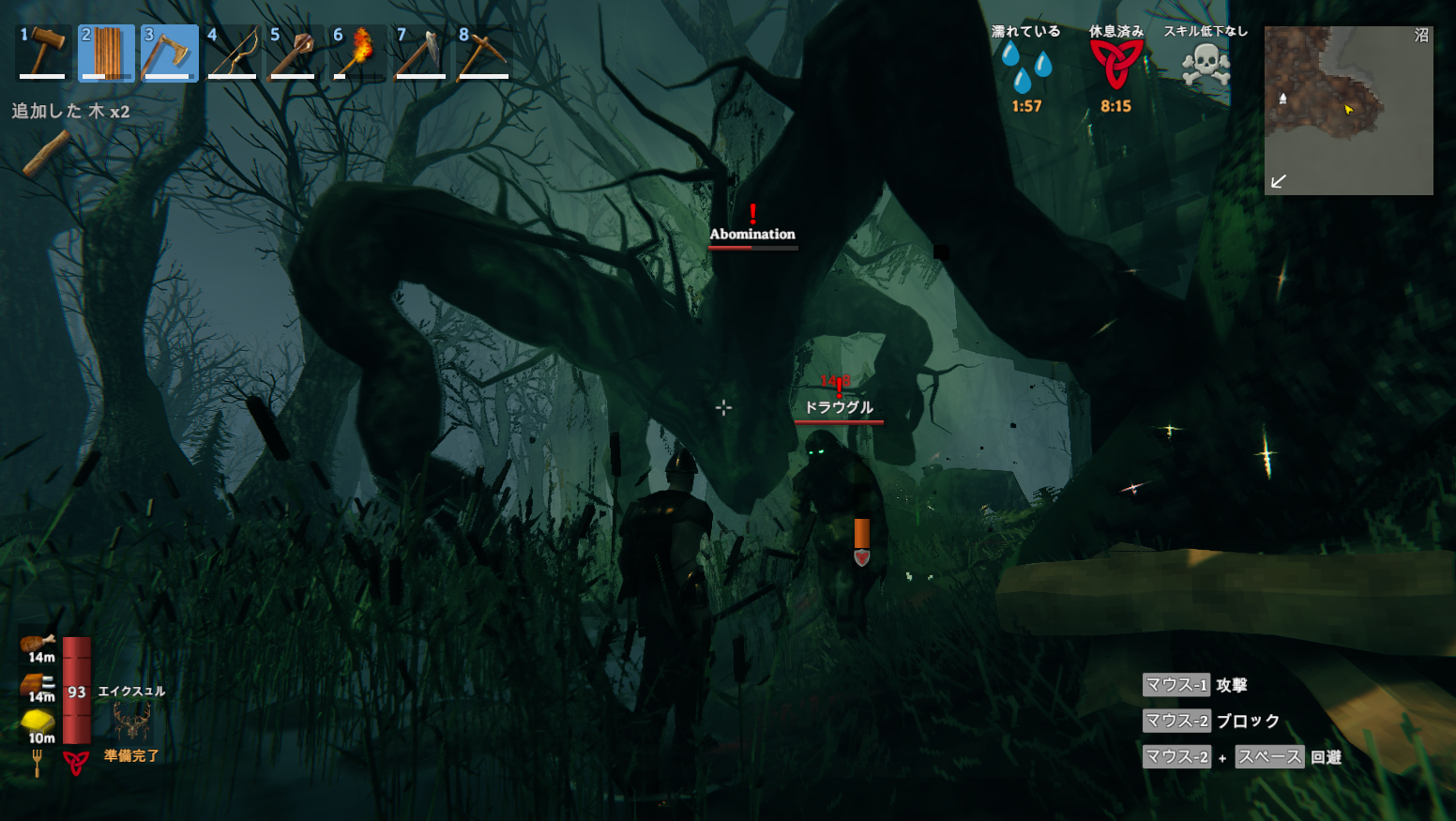1456x821 pixels.
Task: Equip the pickaxe in hotbar slot 8
Action: [483, 53]
